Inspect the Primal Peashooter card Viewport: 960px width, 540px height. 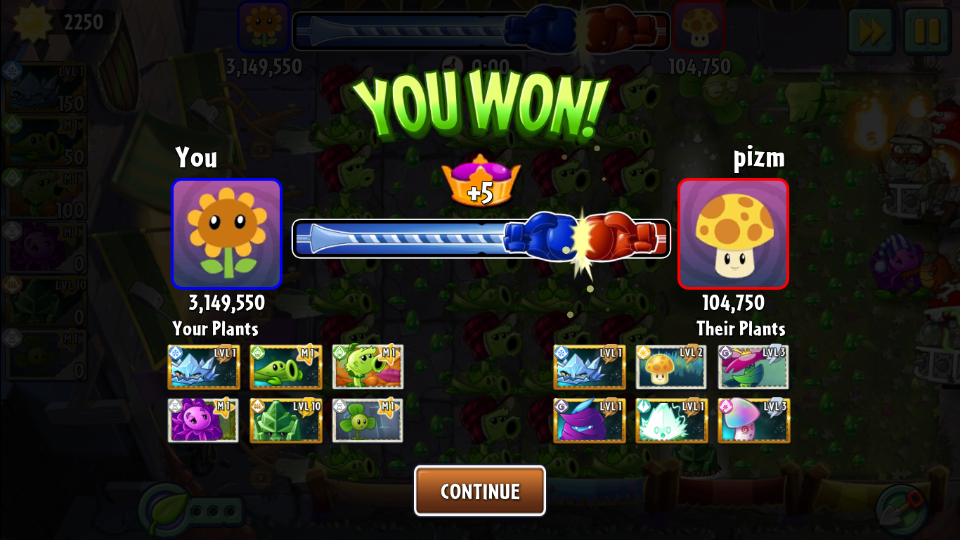[368, 367]
